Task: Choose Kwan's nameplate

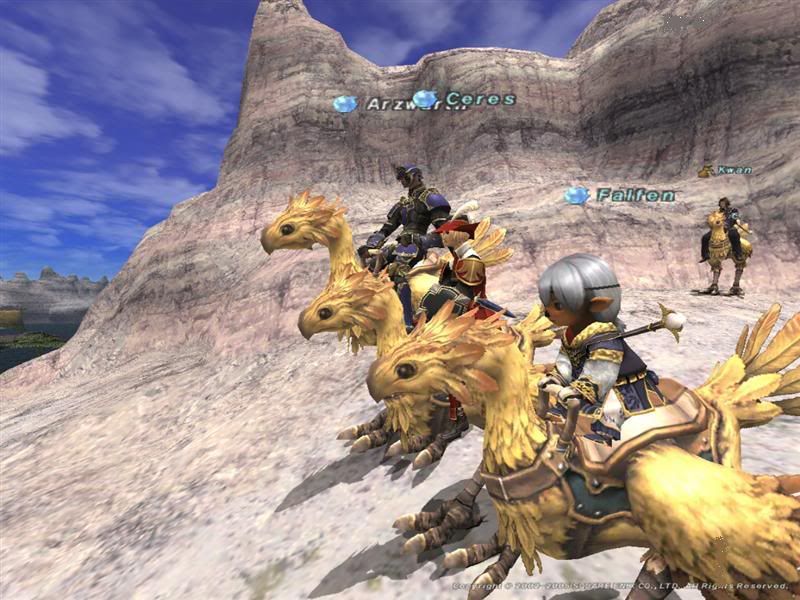Action: pos(734,171)
